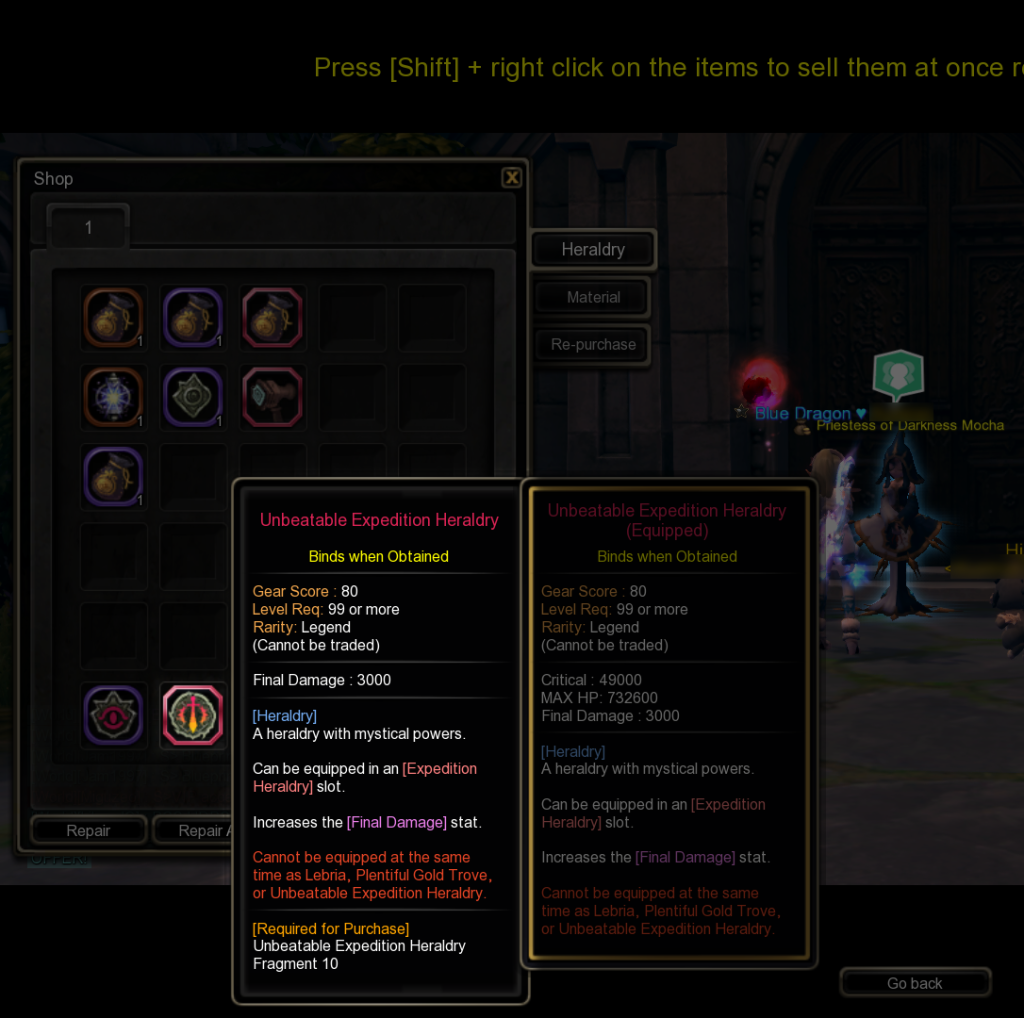Pick the red-framed gold pouch item
Viewport: 1024px width, 1018px height.
click(272, 318)
